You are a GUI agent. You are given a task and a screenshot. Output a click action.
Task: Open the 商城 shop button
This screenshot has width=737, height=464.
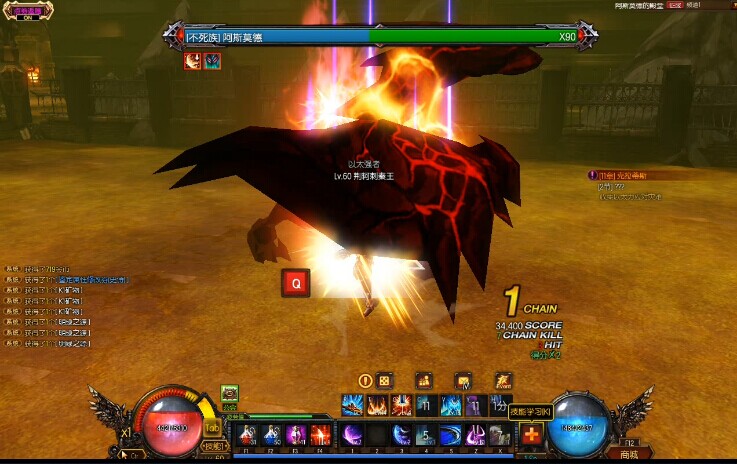(x=628, y=454)
